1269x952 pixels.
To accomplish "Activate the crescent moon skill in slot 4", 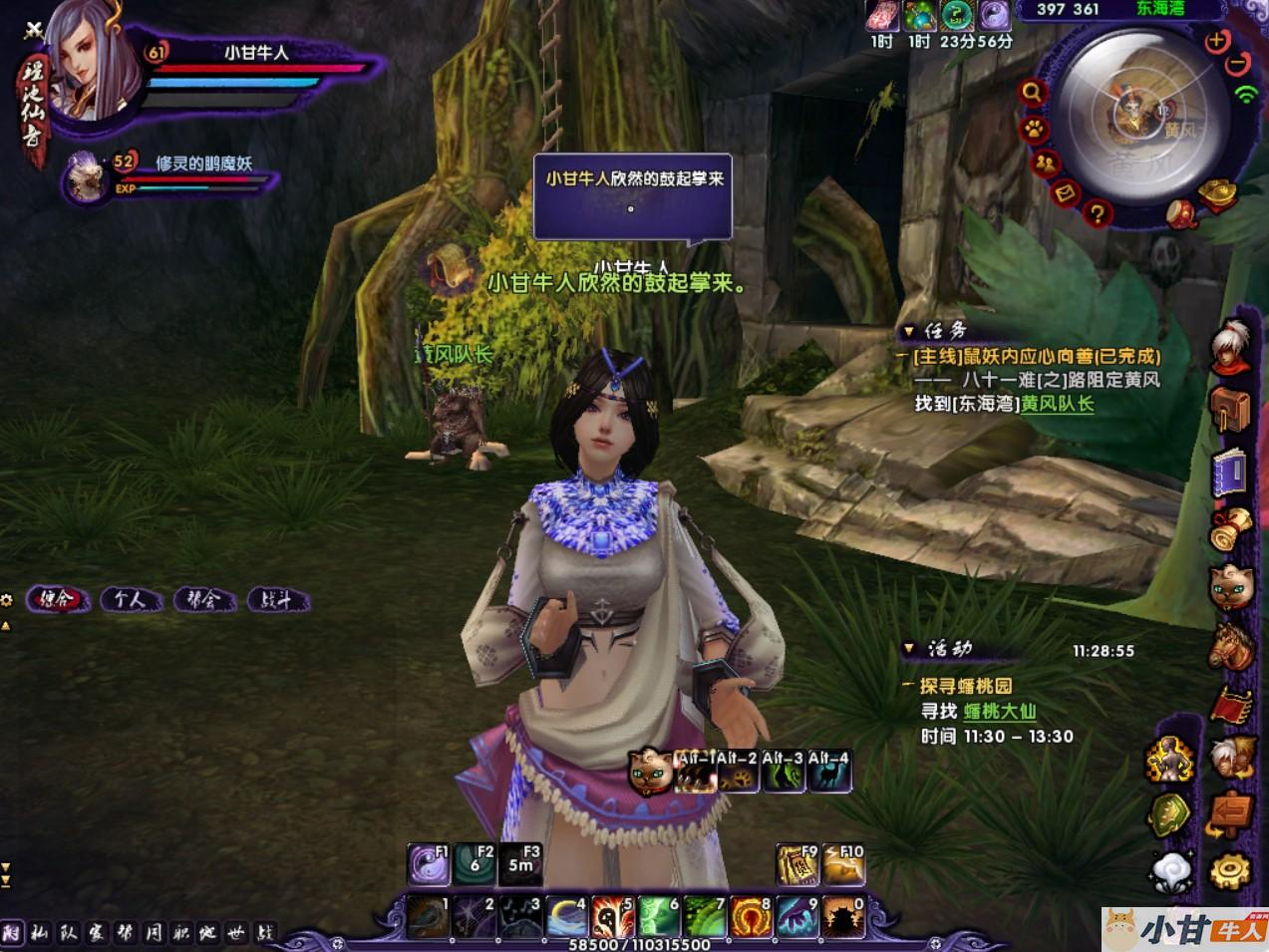I will coord(567,915).
